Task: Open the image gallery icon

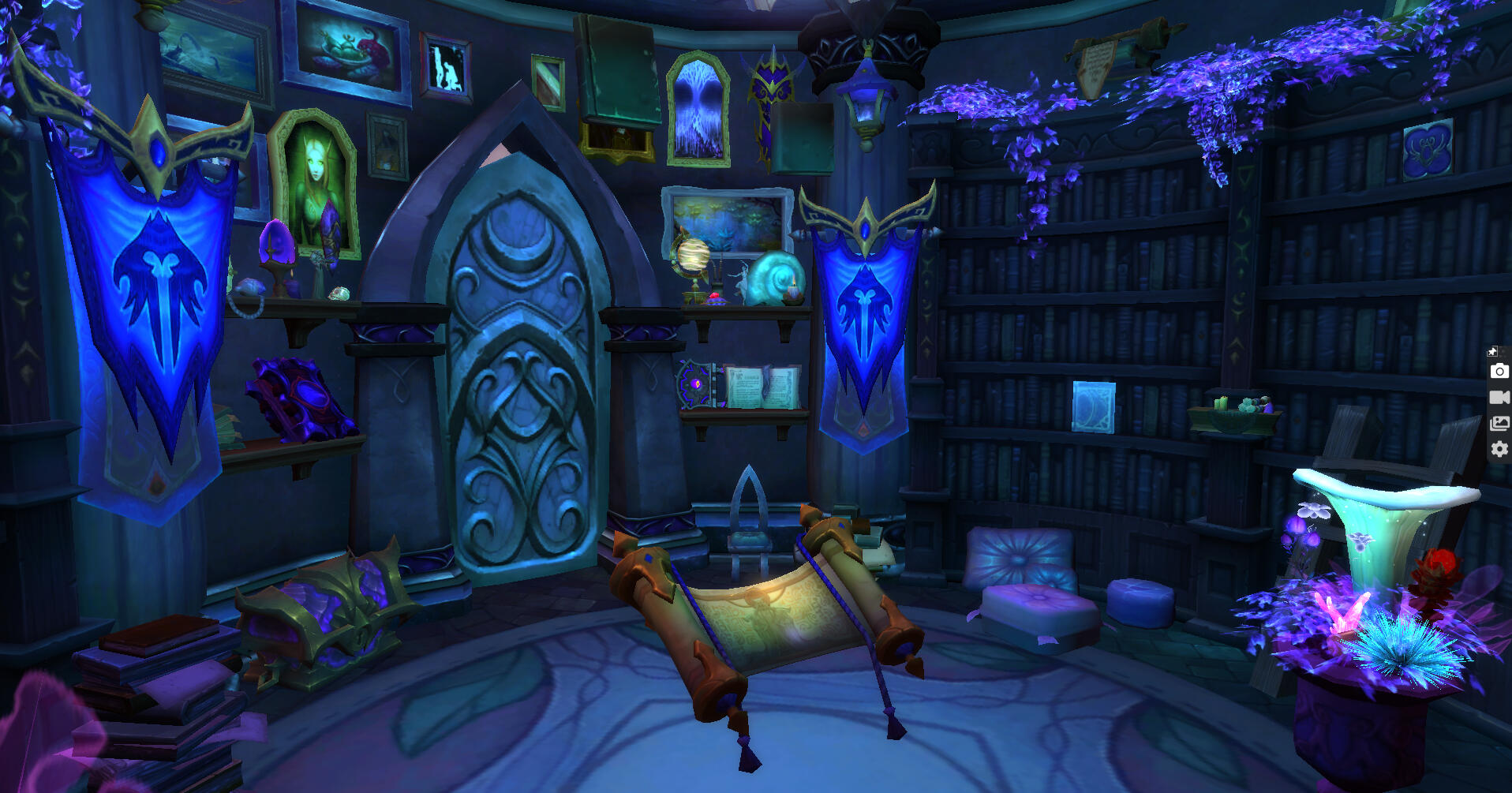Action: pos(1499,424)
